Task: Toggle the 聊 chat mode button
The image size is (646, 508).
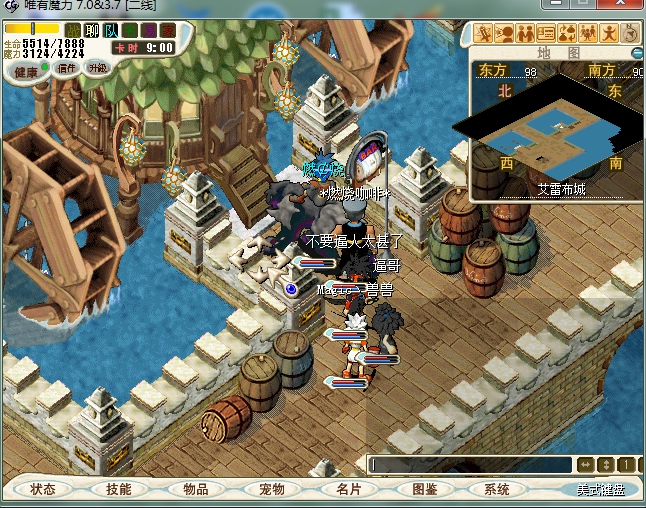Action: click(x=92, y=31)
